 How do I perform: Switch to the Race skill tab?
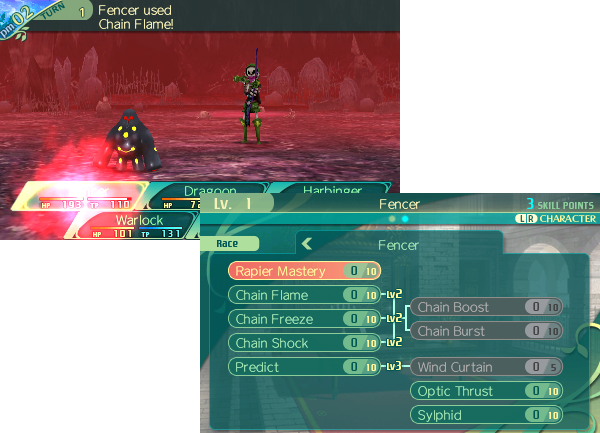point(237,243)
